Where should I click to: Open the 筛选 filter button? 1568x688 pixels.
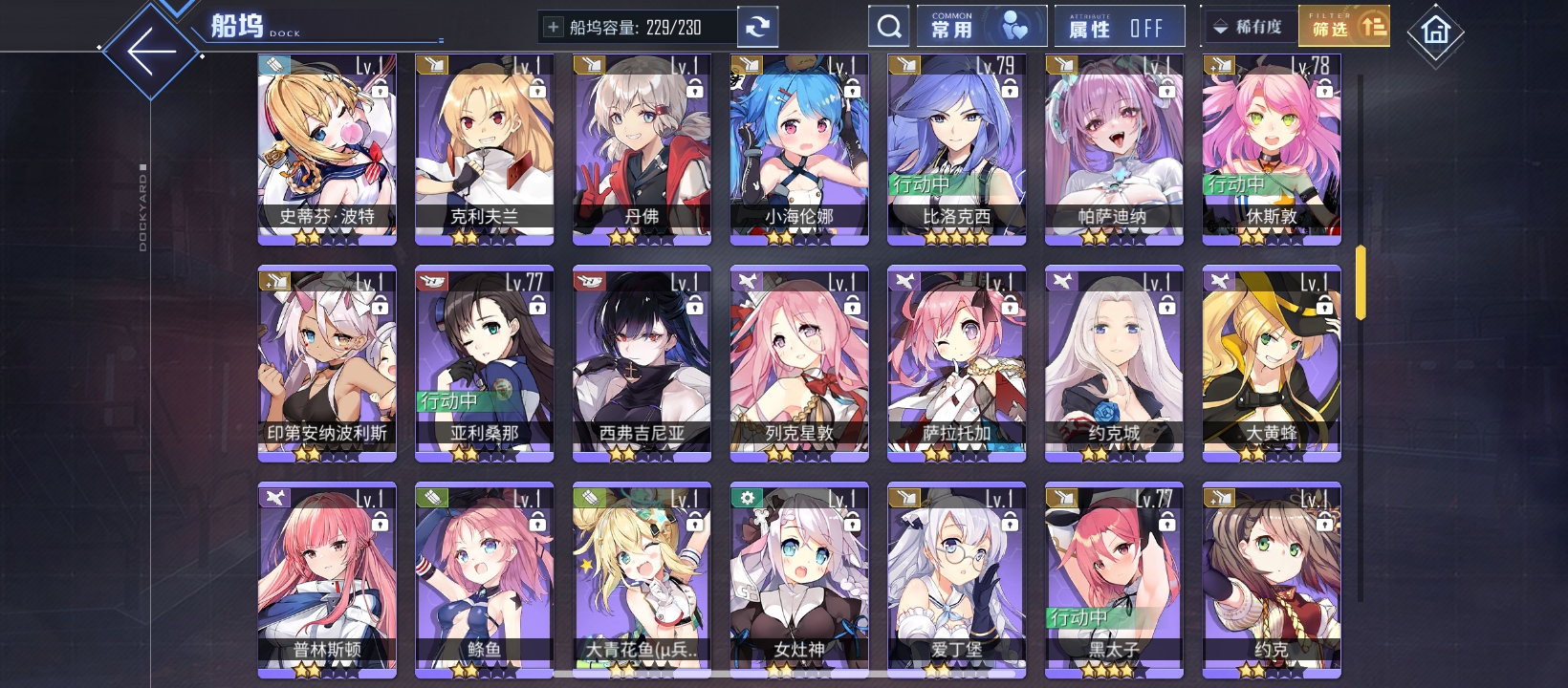tap(1344, 27)
